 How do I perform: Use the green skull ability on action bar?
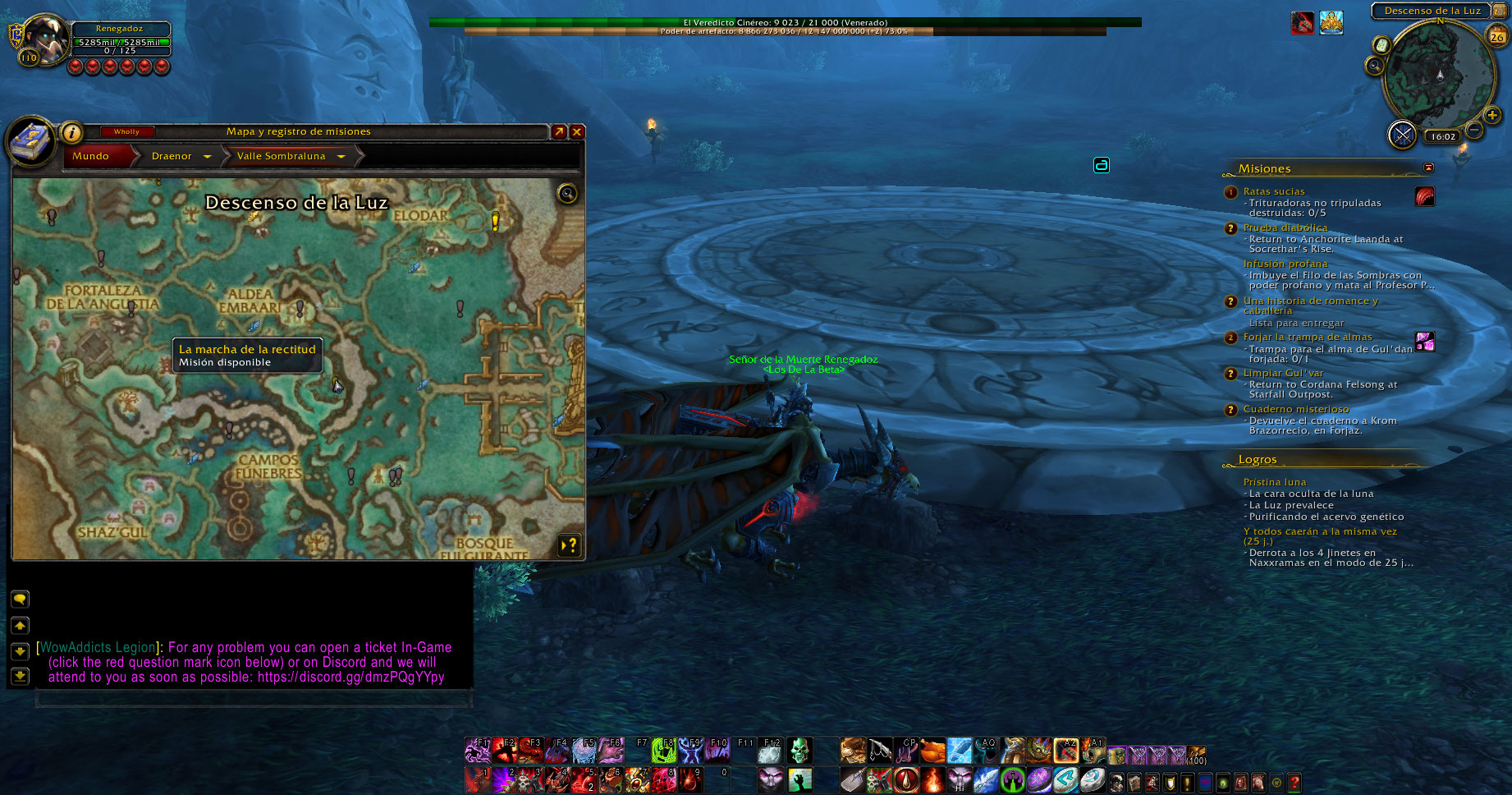click(799, 750)
